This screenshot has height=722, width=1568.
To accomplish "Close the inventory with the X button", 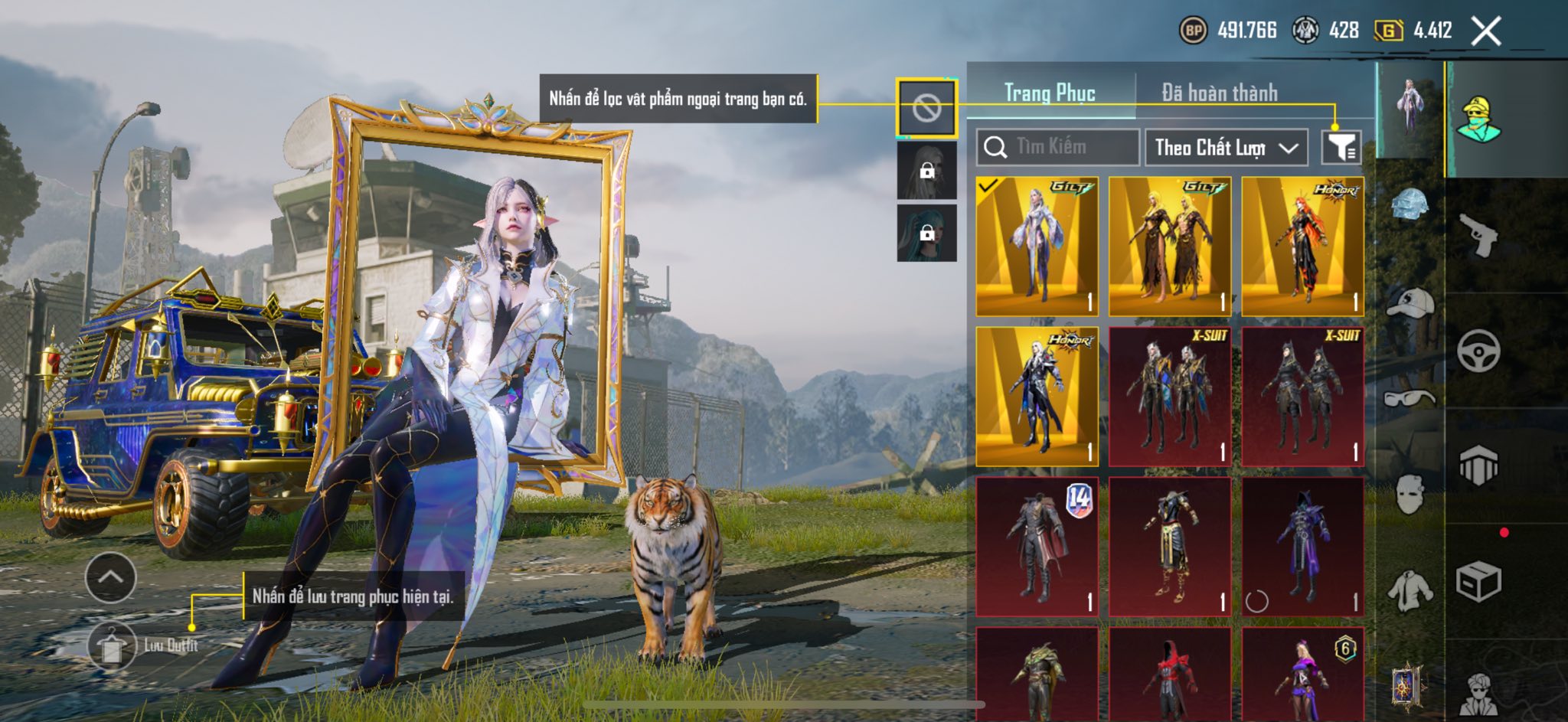I will (1485, 31).
